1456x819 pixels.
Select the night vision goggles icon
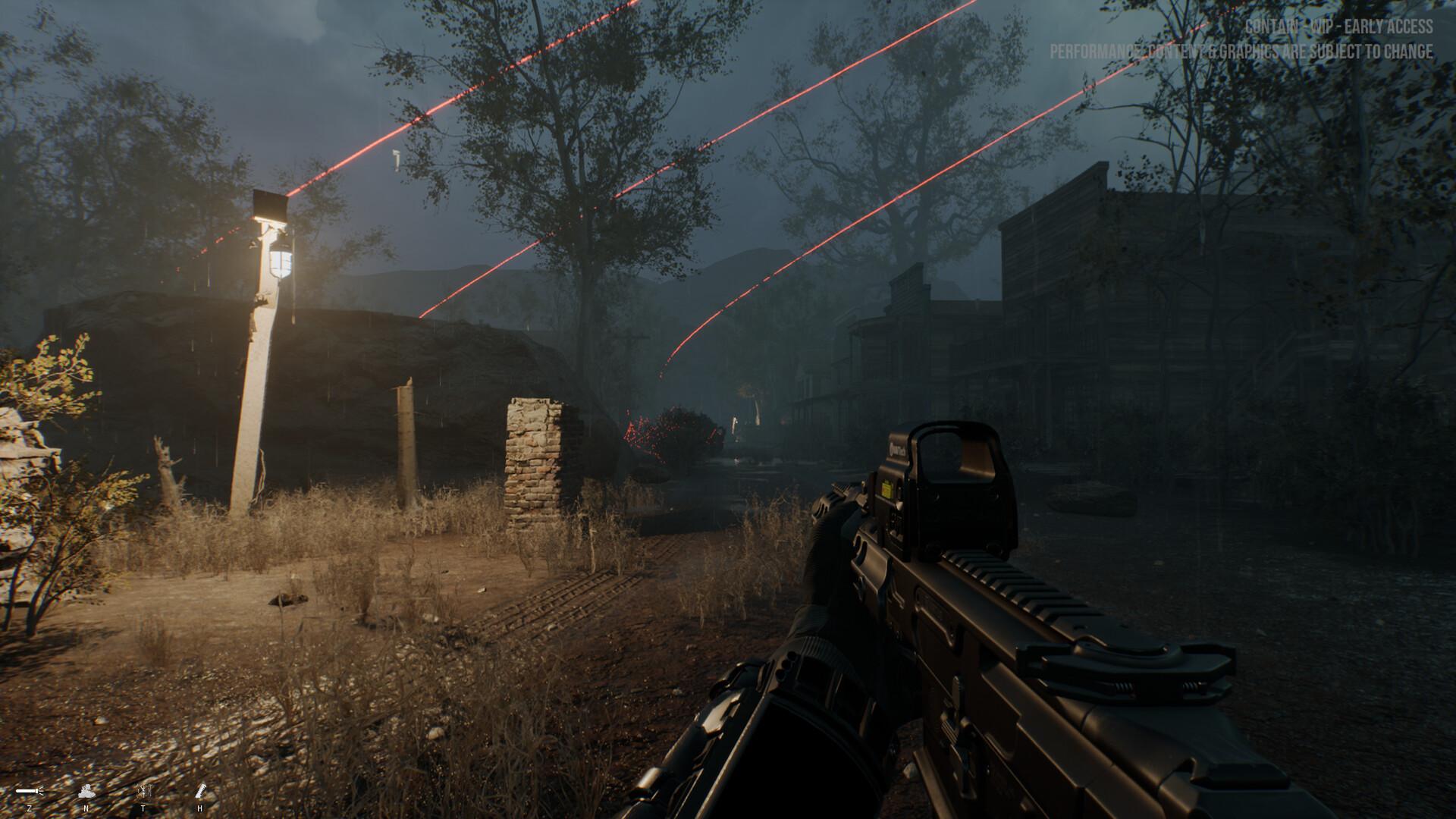pyautogui.click(x=86, y=791)
